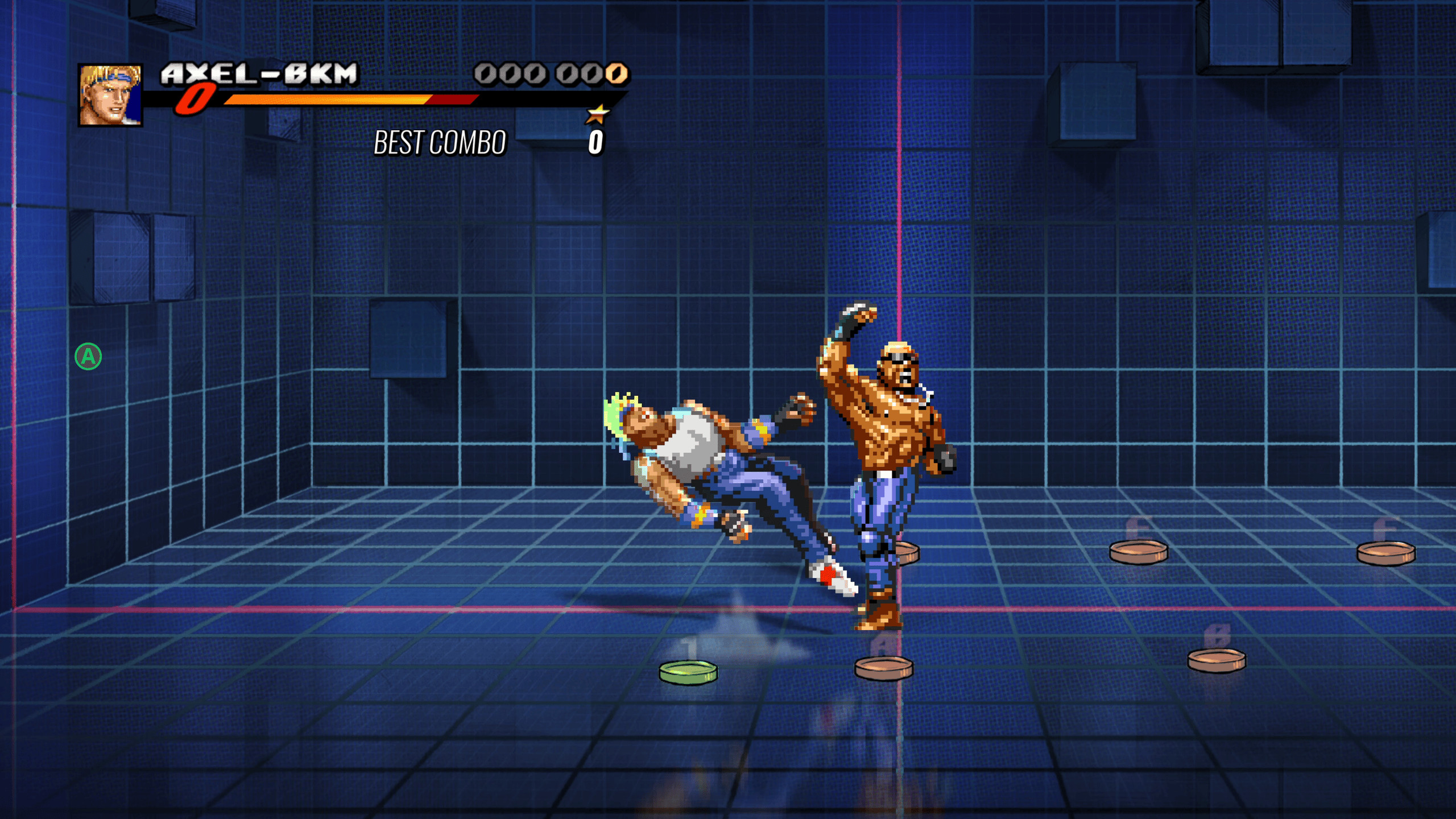The height and width of the screenshot is (819, 1456).
Task: Click Axel's portrait icon in the HUD
Action: [x=110, y=94]
